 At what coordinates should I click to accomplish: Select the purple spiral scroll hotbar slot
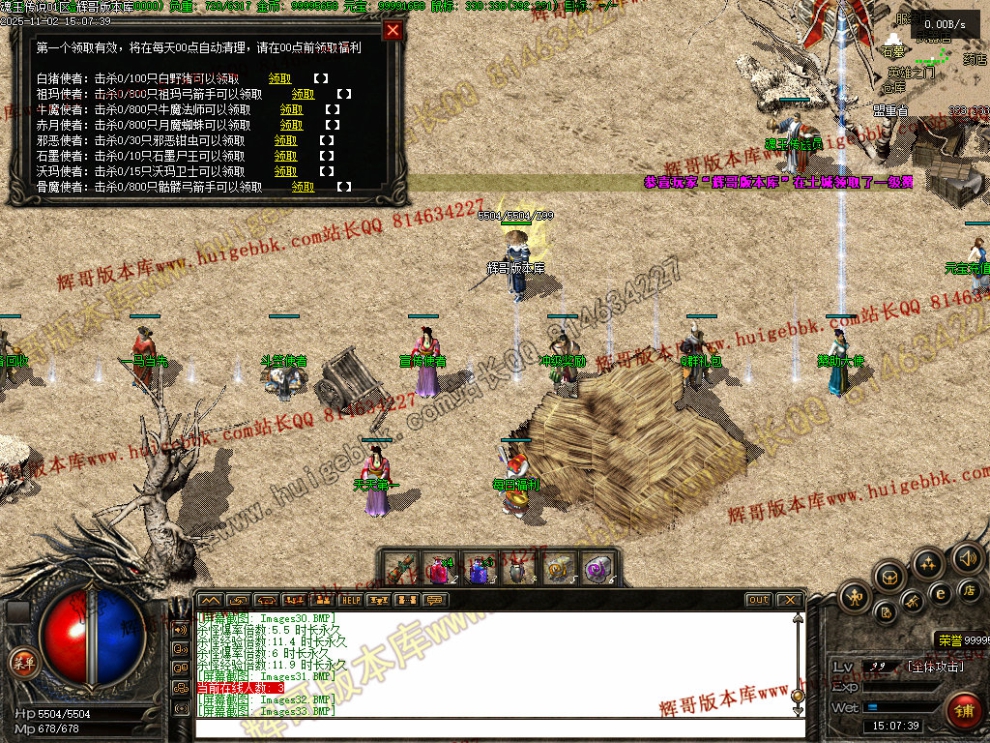pos(599,569)
